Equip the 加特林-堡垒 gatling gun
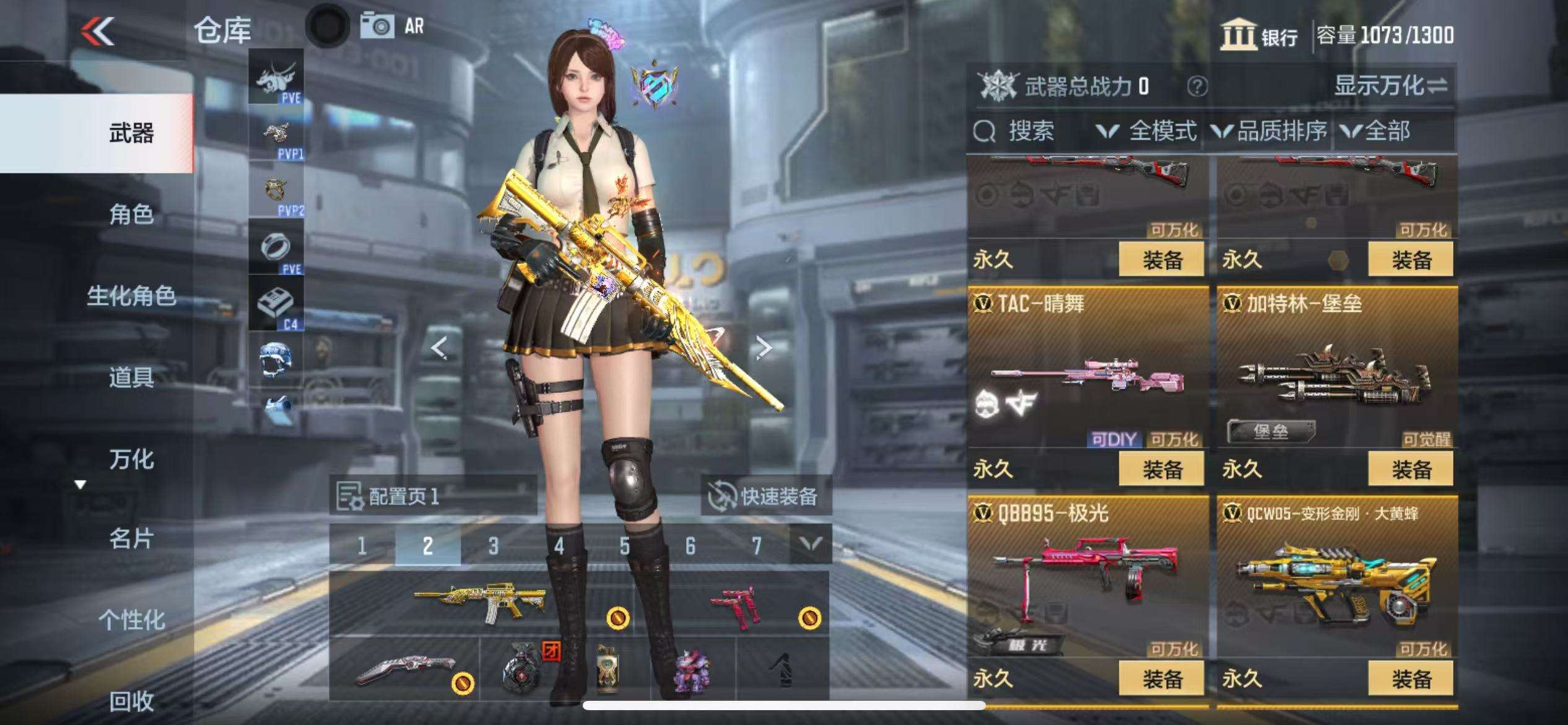Viewport: 1568px width, 725px height. coord(1411,469)
